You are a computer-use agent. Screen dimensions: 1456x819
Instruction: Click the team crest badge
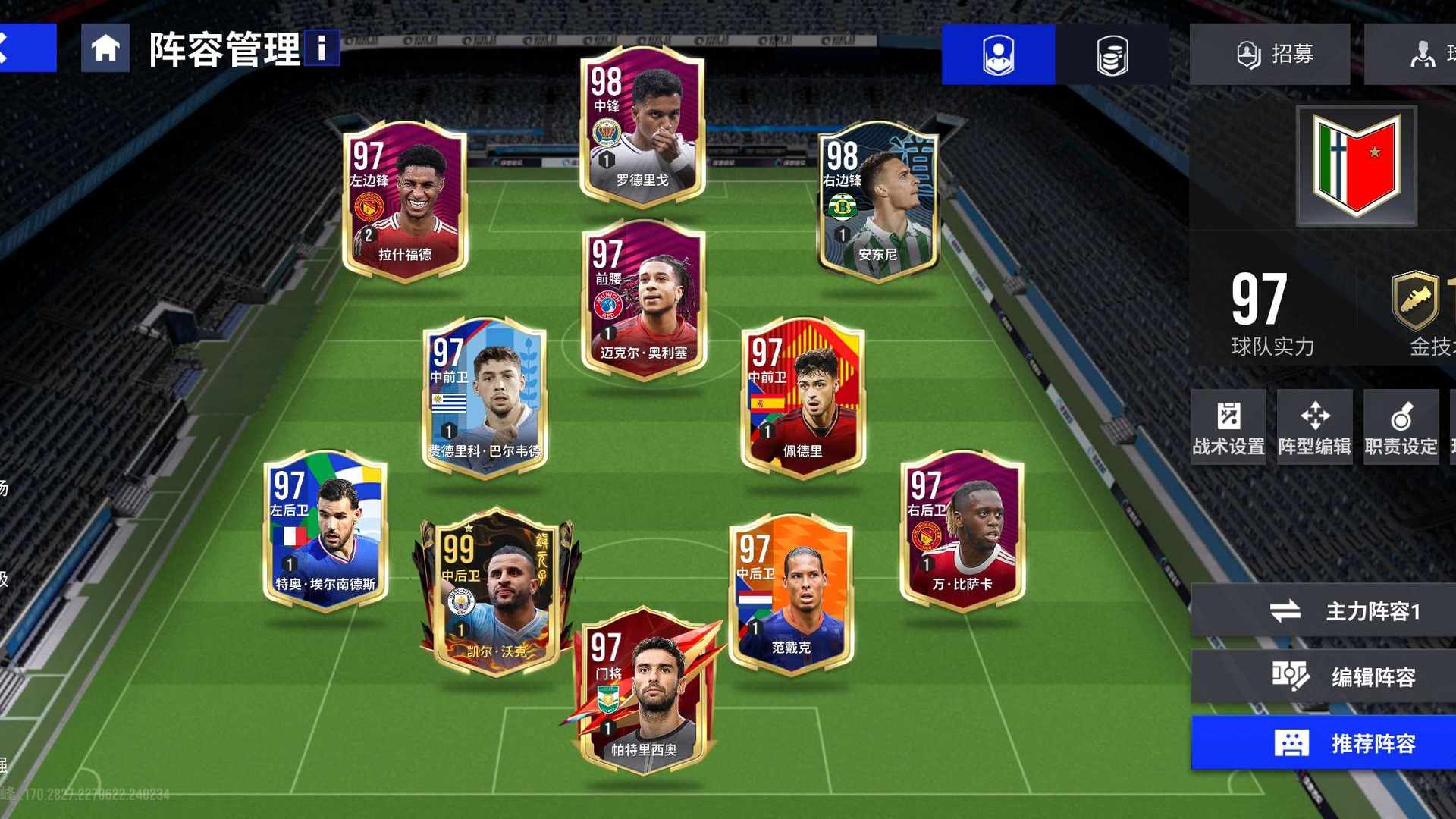(x=1356, y=165)
